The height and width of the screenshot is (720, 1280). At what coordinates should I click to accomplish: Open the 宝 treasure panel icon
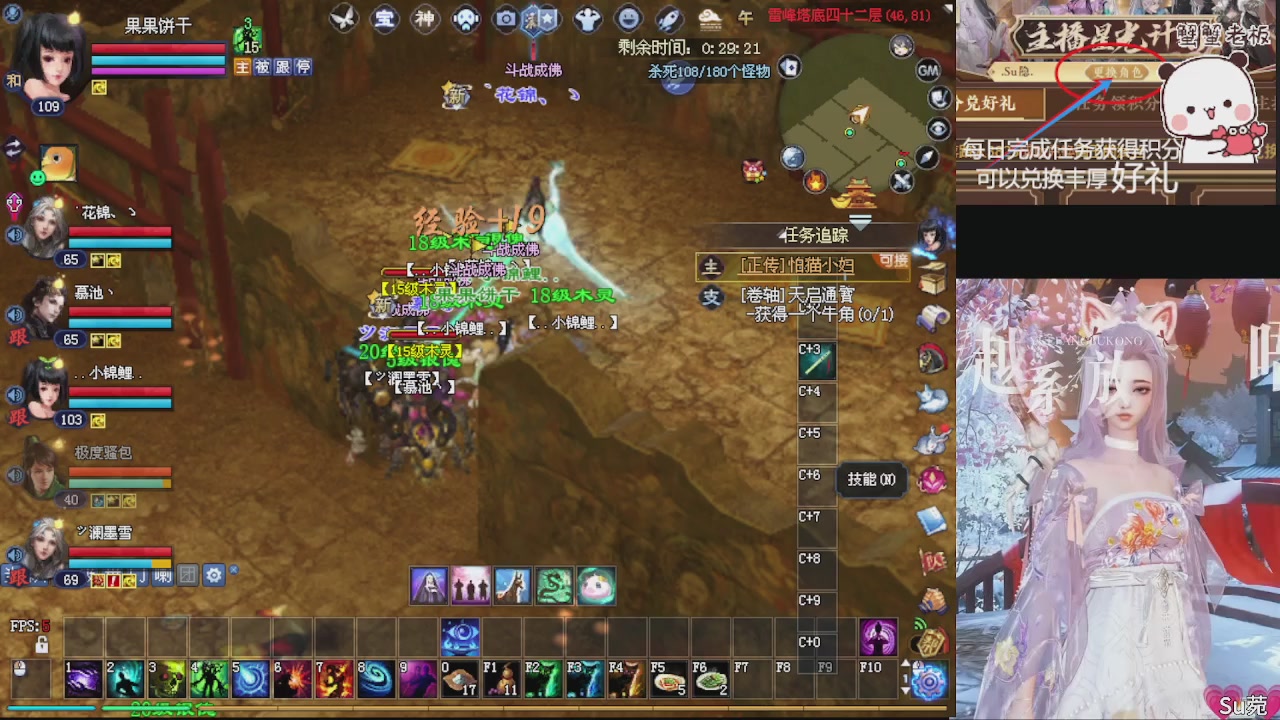385,18
